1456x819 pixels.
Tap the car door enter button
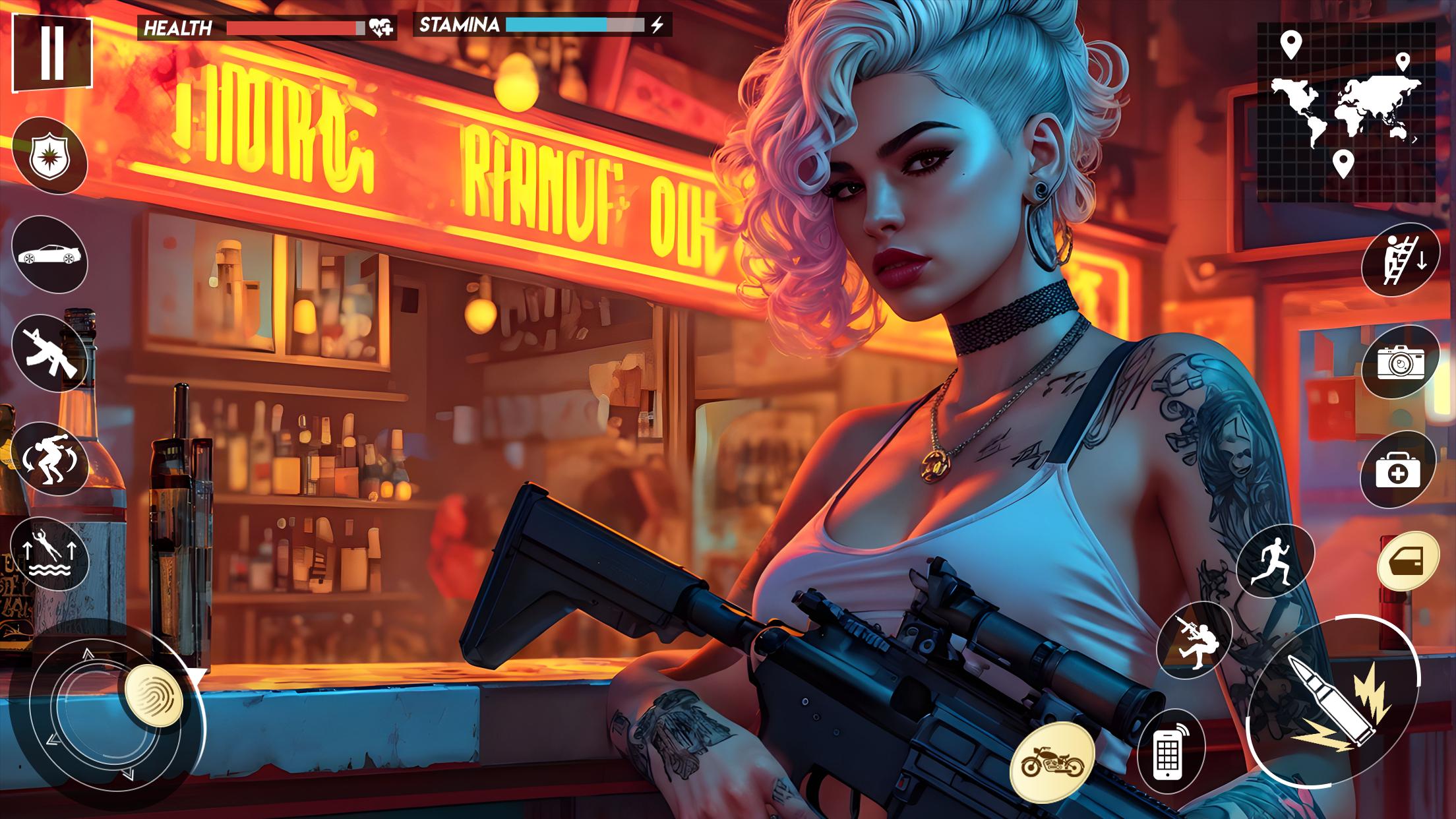(x=1409, y=561)
